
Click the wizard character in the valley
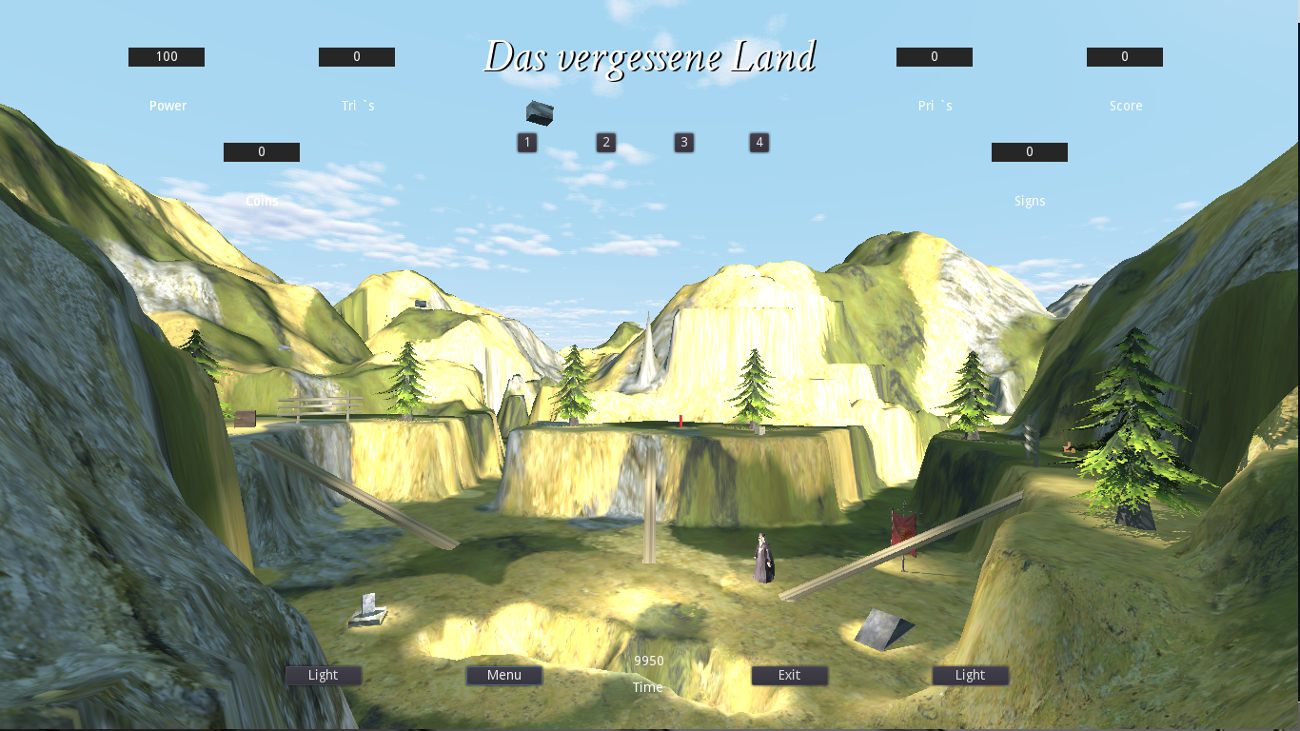[x=762, y=558]
